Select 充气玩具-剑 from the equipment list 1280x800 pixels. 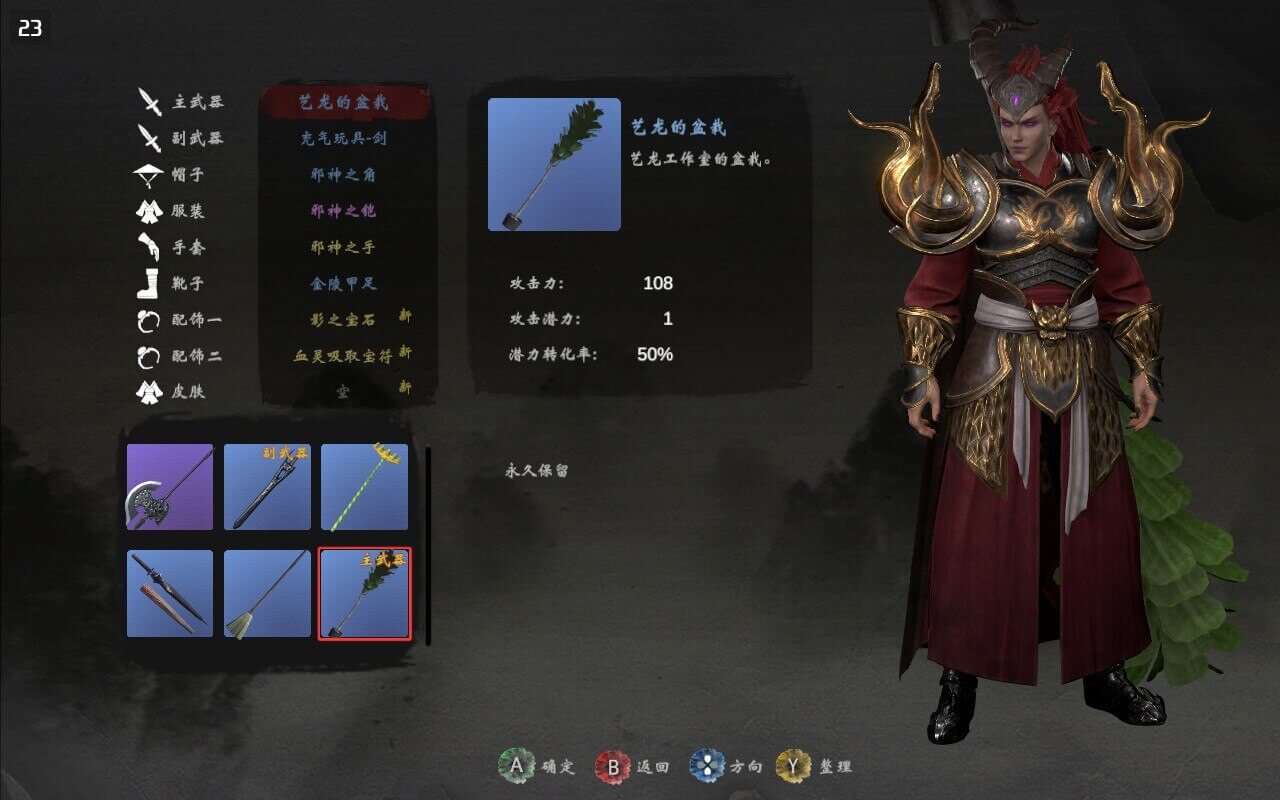[345, 139]
